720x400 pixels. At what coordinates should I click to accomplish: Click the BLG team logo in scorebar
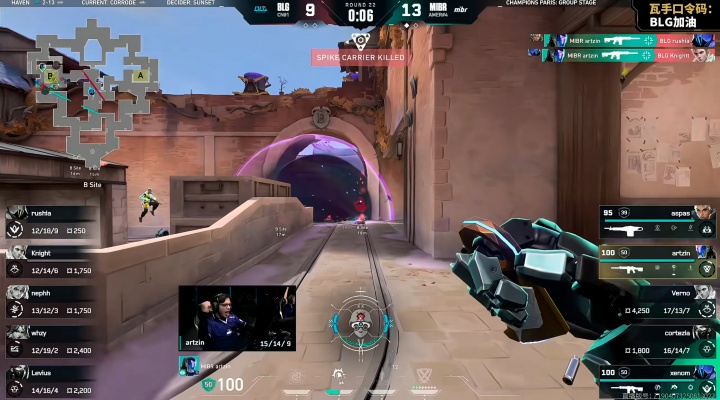click(283, 10)
